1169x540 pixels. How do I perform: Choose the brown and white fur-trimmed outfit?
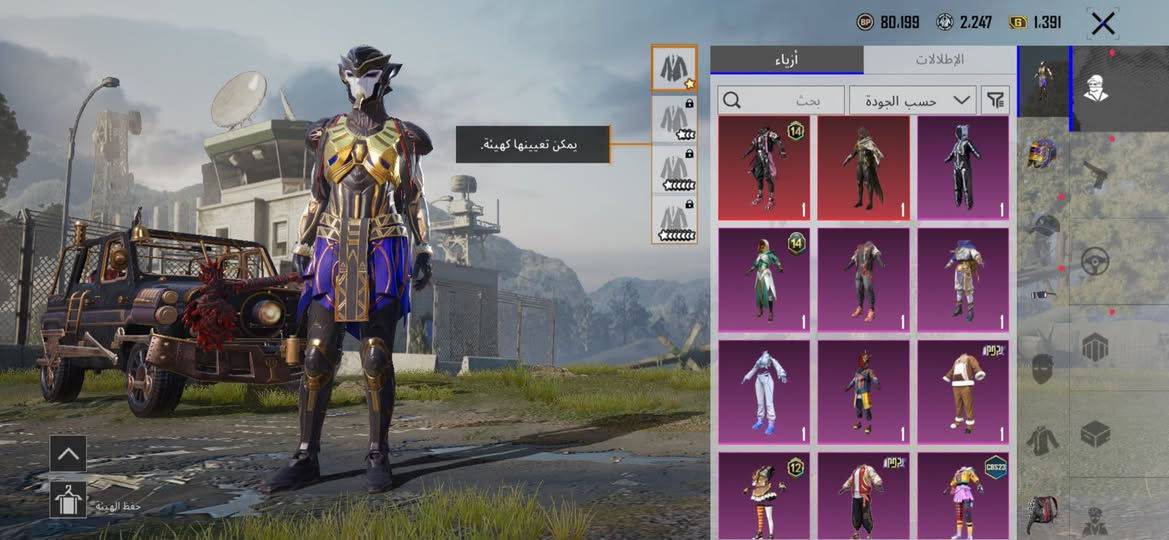pyautogui.click(x=963, y=391)
